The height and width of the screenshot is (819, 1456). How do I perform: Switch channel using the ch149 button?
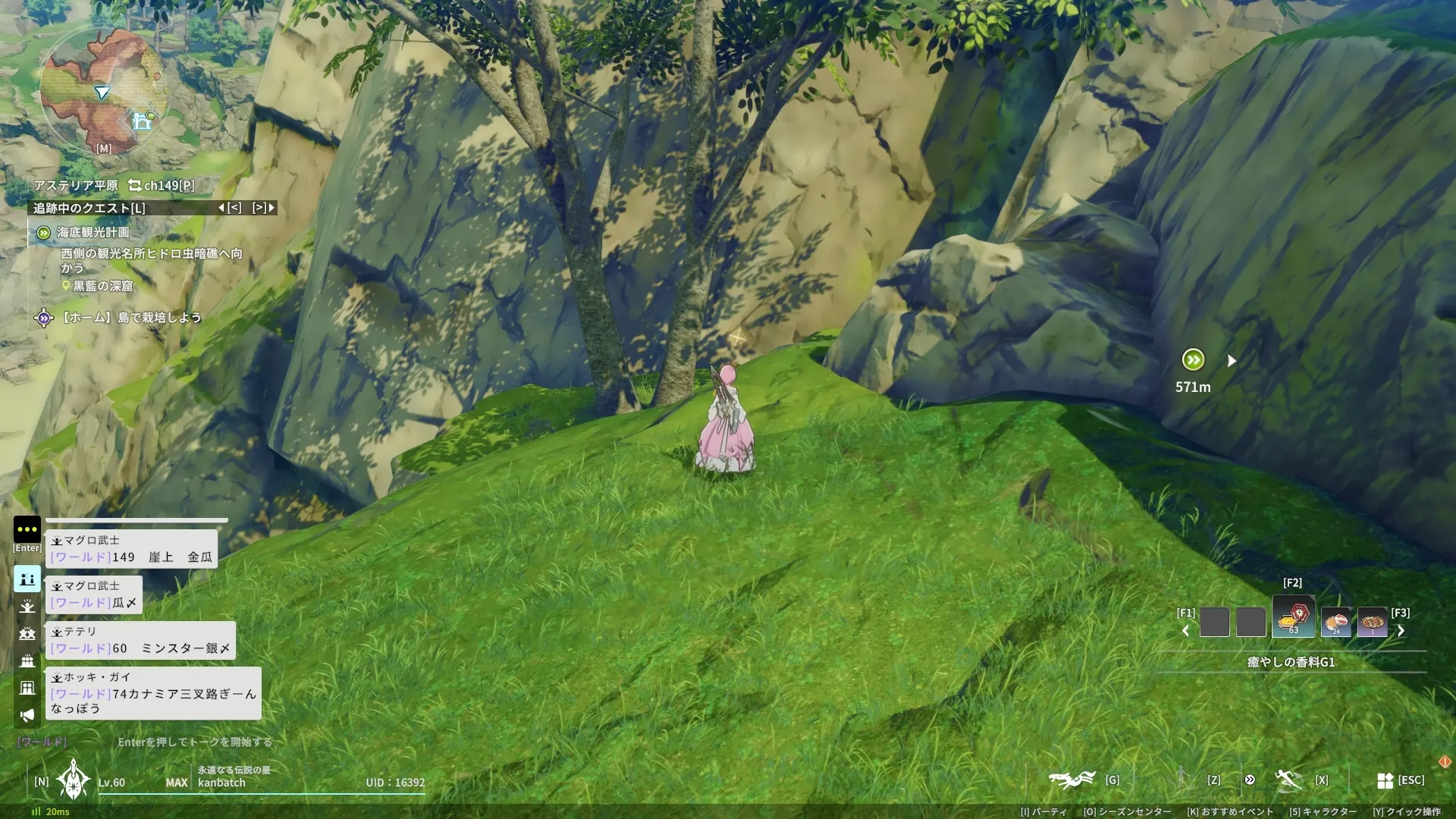[162, 185]
